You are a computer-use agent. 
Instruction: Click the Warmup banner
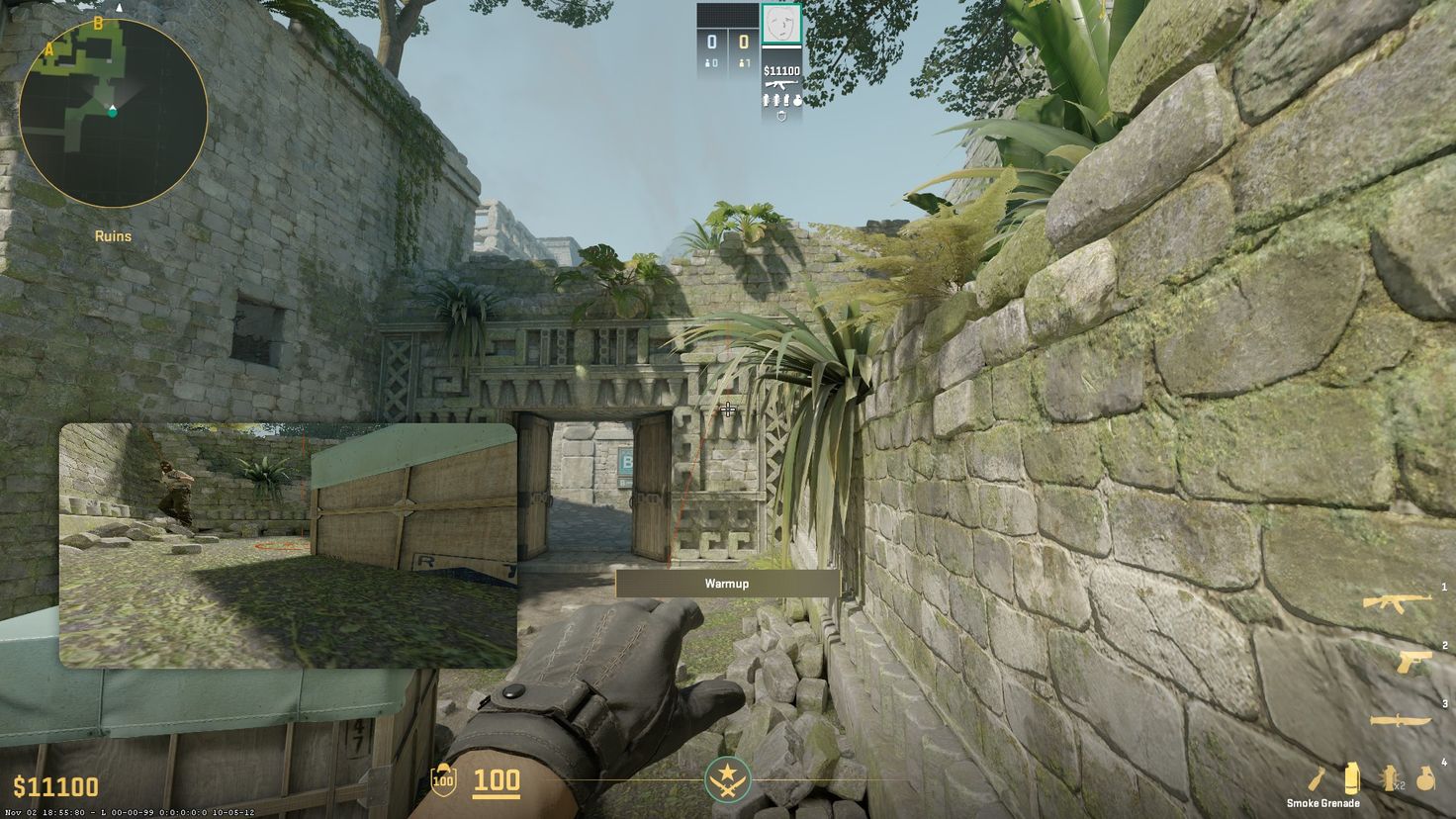(x=727, y=583)
